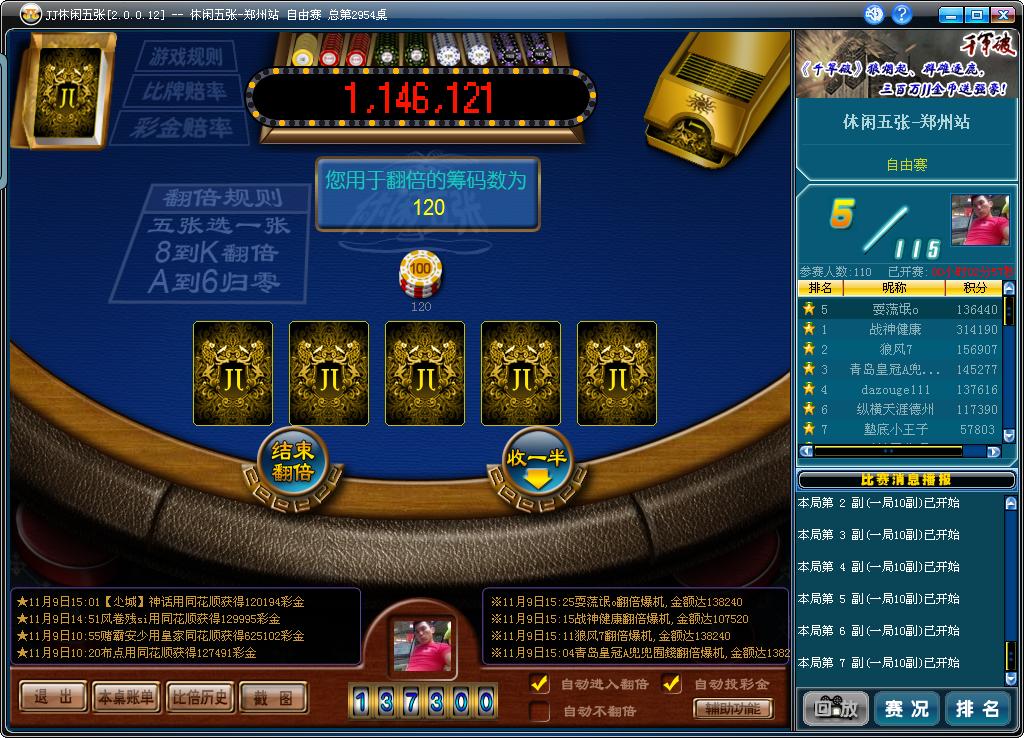
Task: Select player 战神健康 in the ranking list
Action: pos(894,329)
